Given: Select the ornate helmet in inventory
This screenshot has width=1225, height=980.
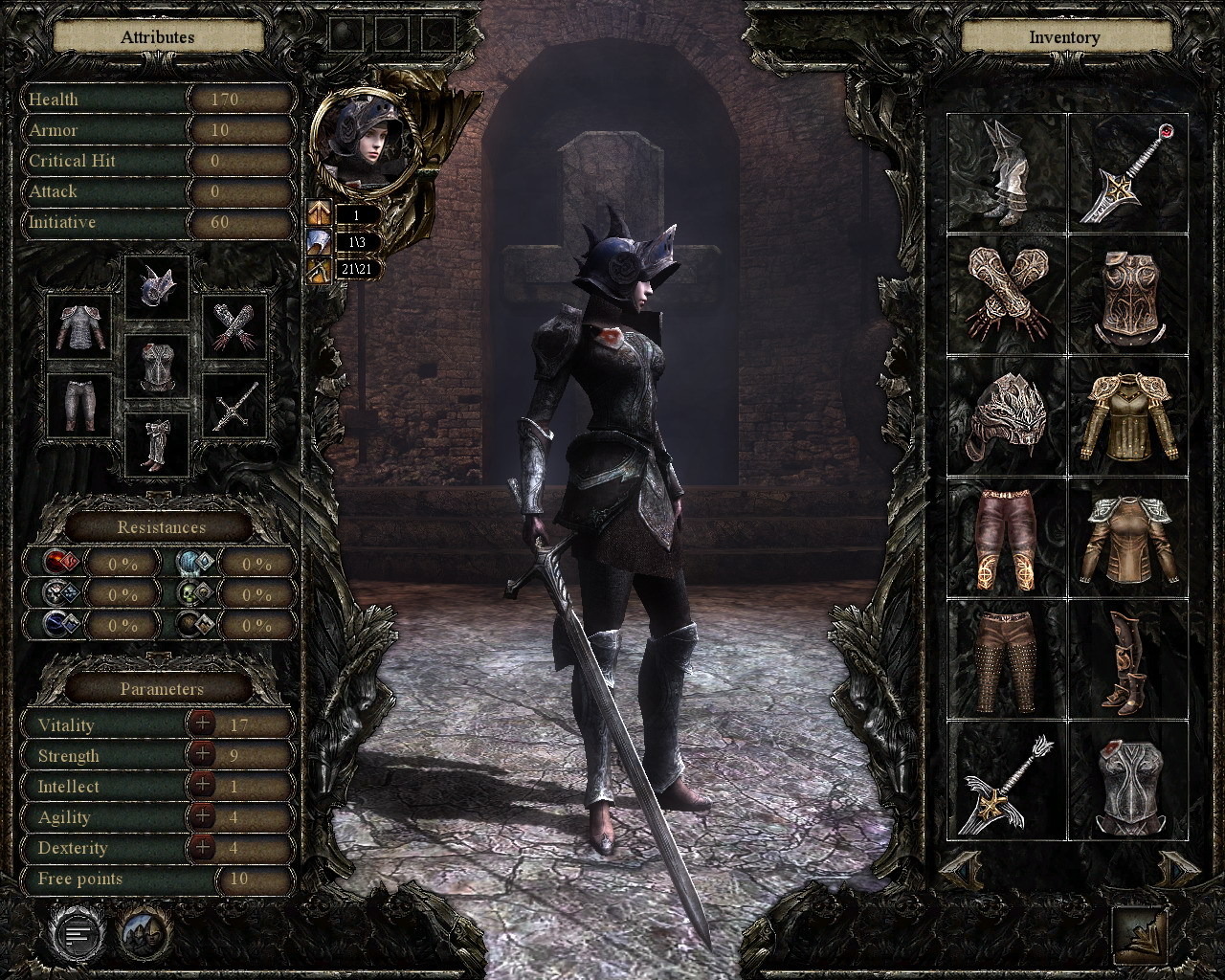Looking at the screenshot, I should (1007, 416).
